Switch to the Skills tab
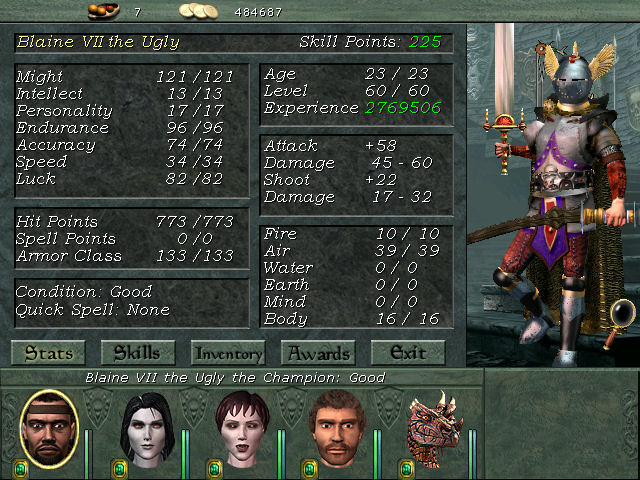The height and width of the screenshot is (480, 640). (137, 353)
